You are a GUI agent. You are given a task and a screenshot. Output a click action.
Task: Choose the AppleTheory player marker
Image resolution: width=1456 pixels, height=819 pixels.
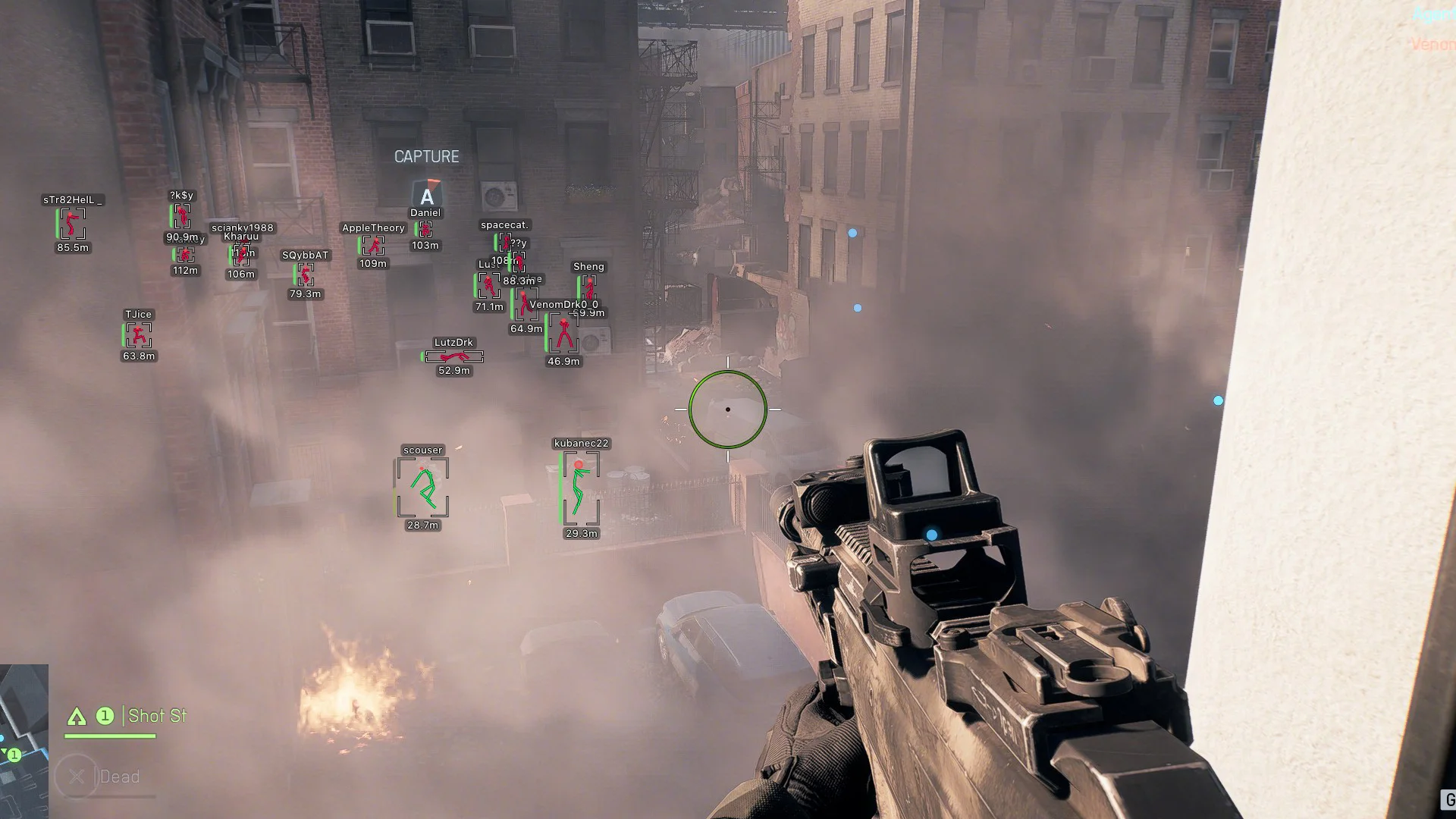[372, 245]
